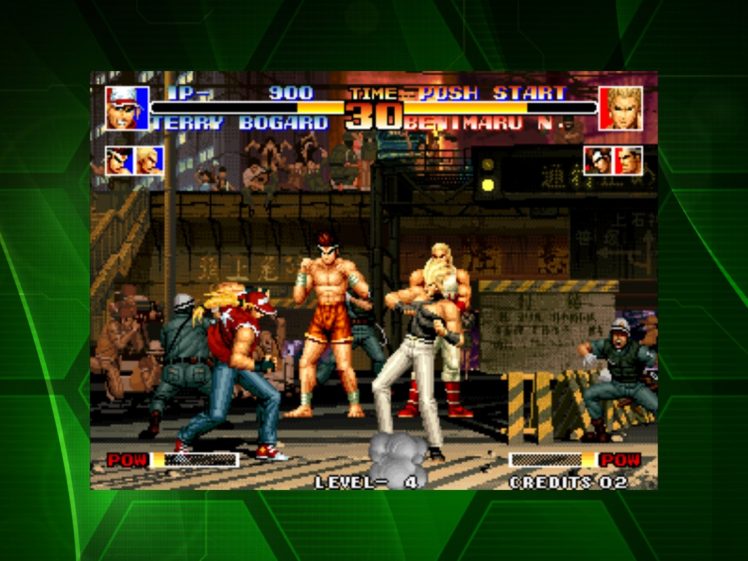The image size is (748, 561).
Task: Choose Joe Higashi's small headband teammate portrait
Action: pyautogui.click(x=121, y=160)
